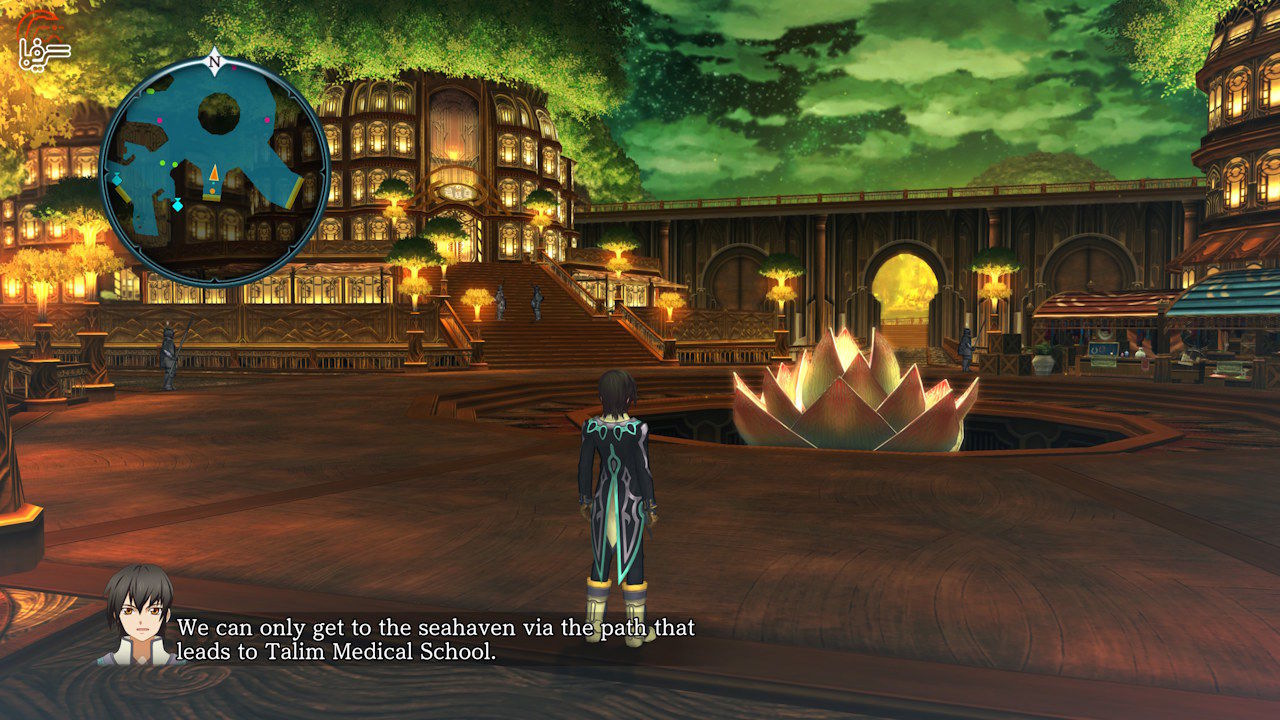Click the pink dot marker near the minimap top

pos(232,69)
